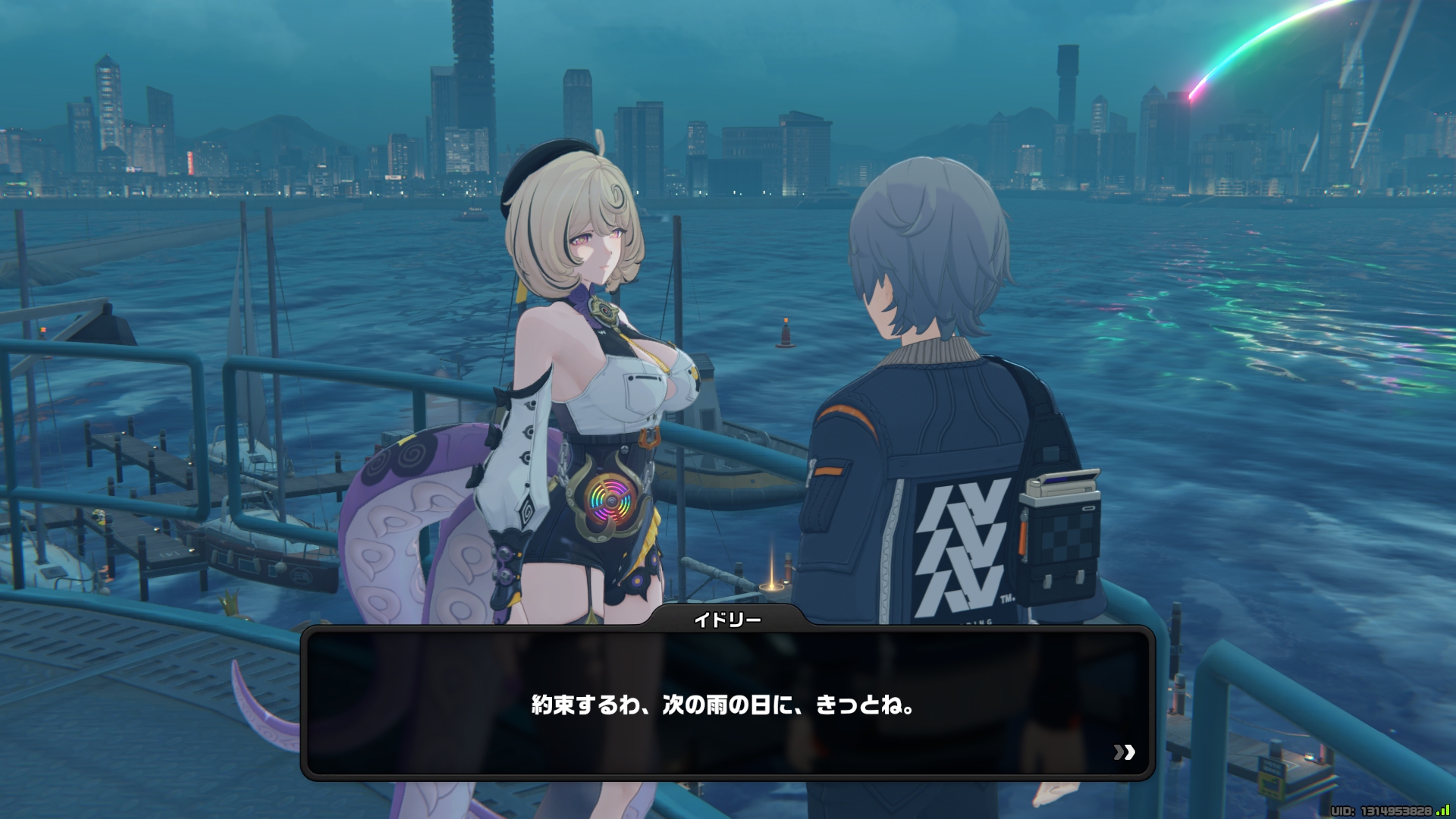This screenshot has height=819, width=1456.
Task: Advance dialogue with the double-arrow continue icon
Action: [1124, 752]
